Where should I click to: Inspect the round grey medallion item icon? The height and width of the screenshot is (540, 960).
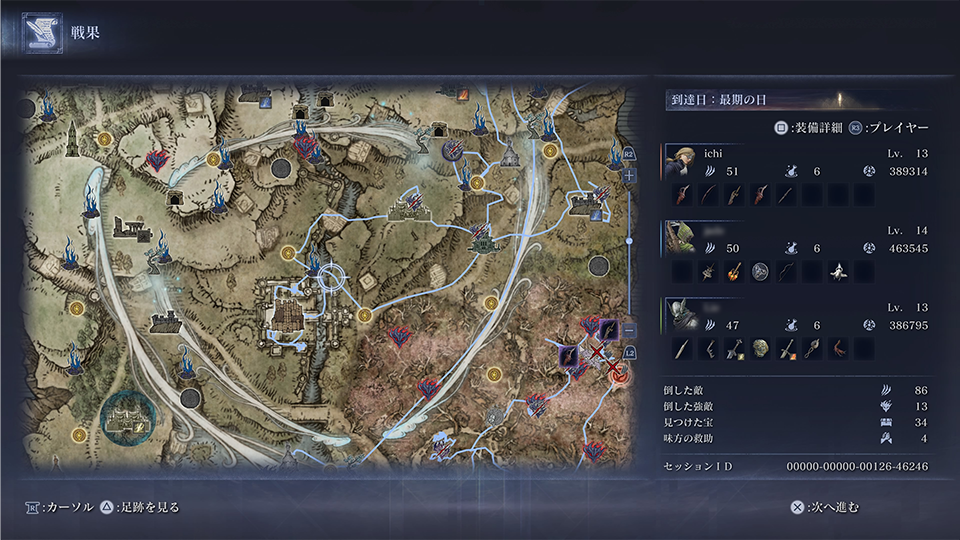click(x=760, y=272)
